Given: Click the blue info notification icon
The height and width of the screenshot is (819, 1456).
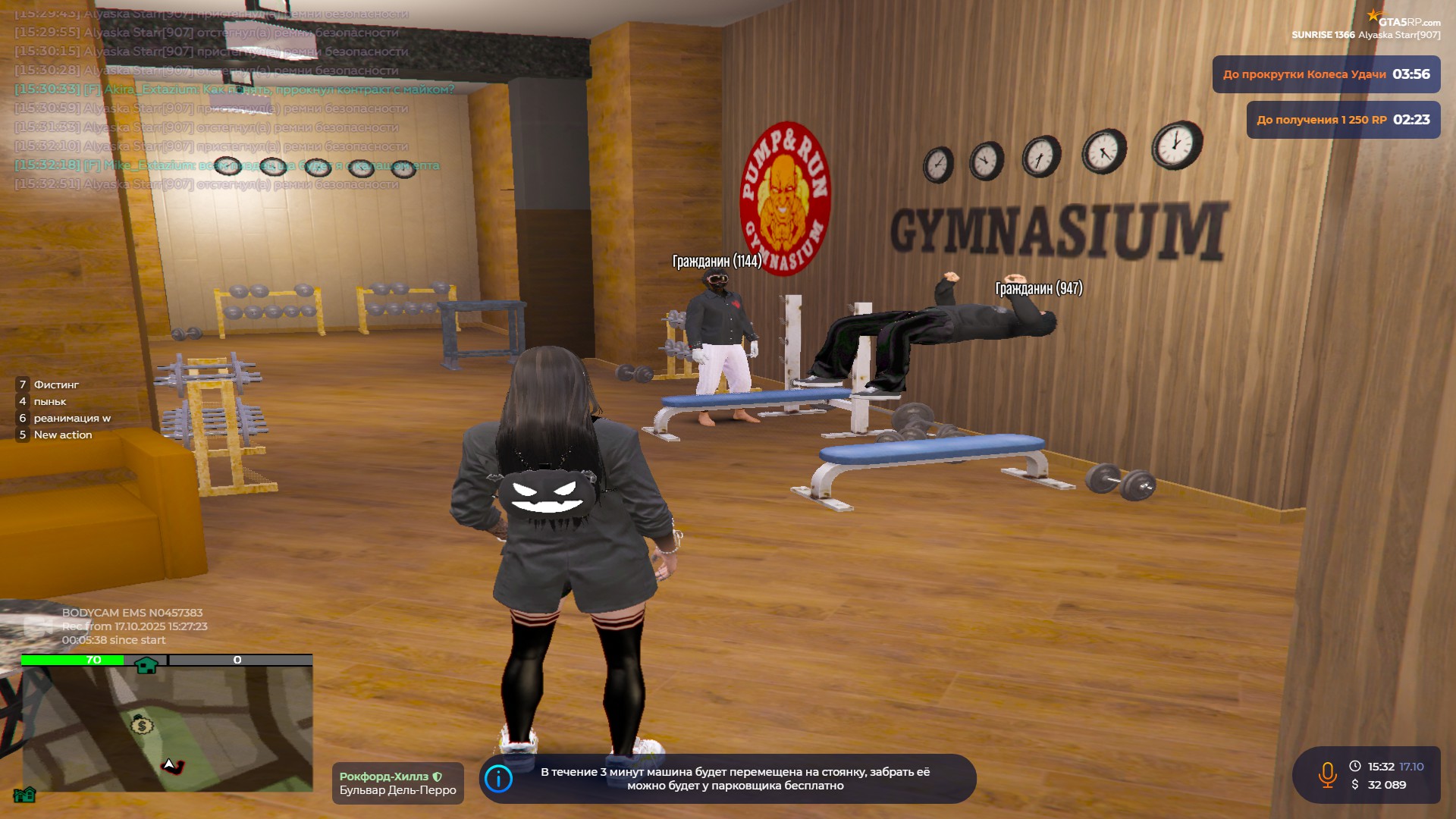Looking at the screenshot, I should (498, 779).
